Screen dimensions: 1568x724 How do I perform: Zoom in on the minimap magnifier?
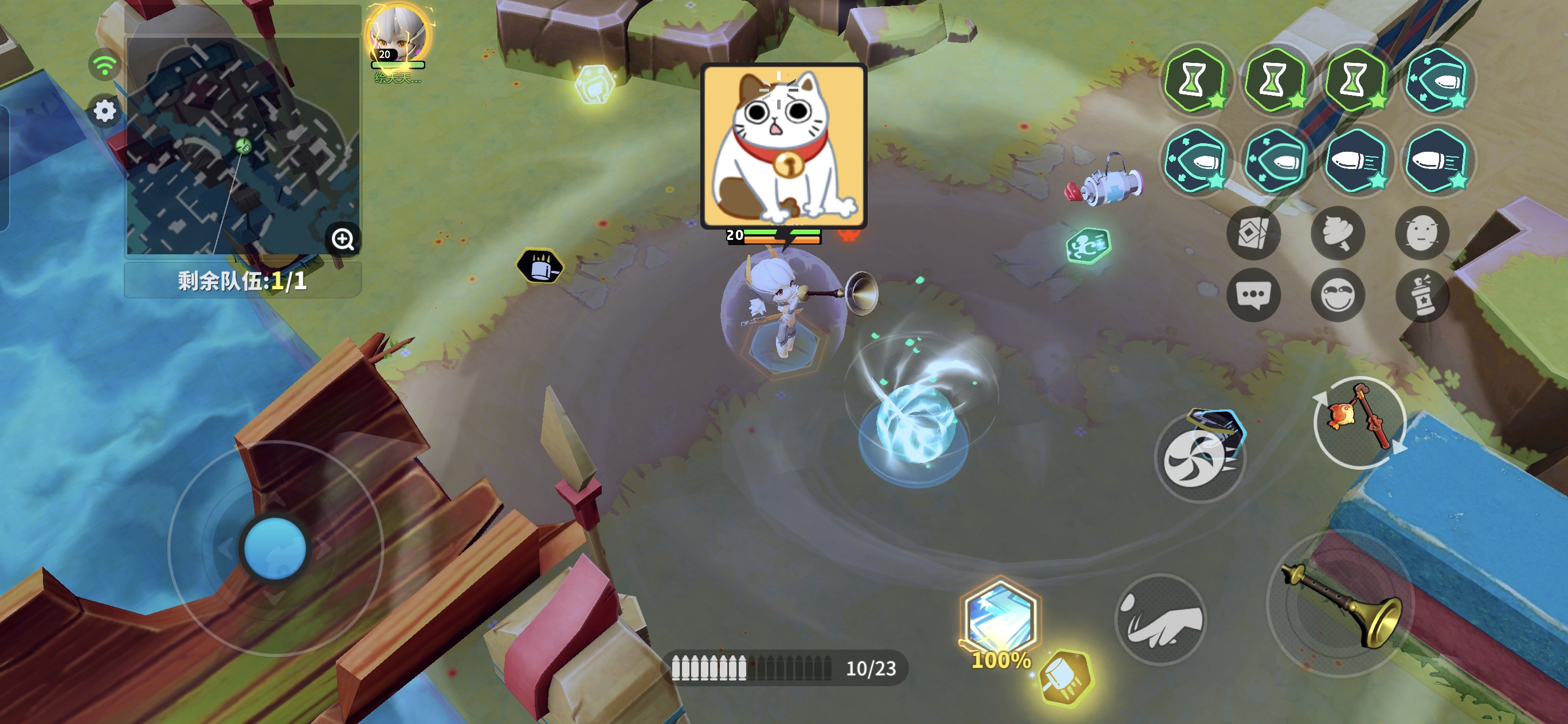[x=343, y=241]
